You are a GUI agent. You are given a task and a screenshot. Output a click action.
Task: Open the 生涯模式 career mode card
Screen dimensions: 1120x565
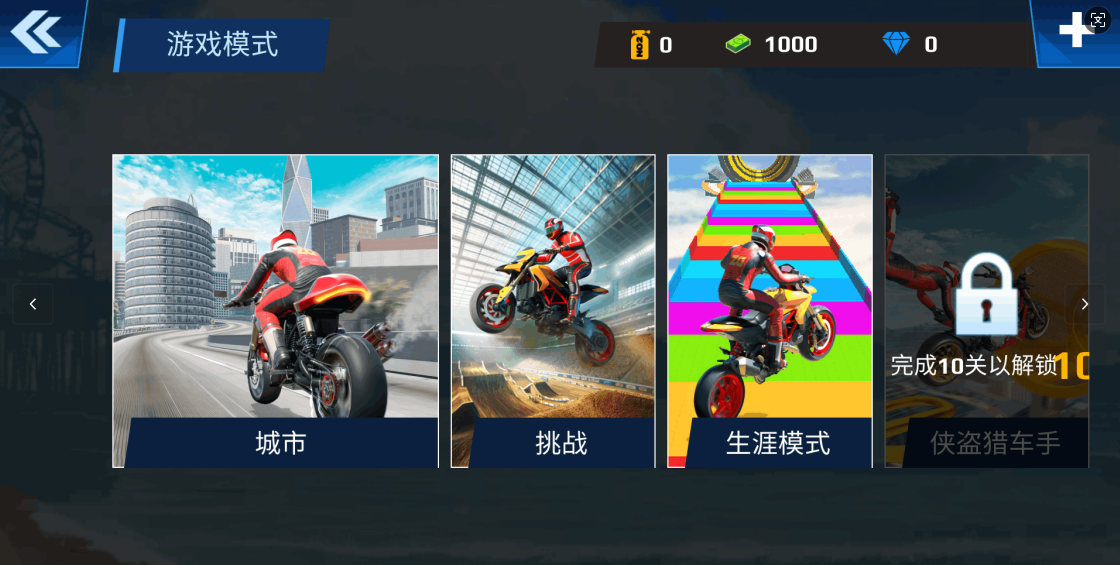[770, 311]
